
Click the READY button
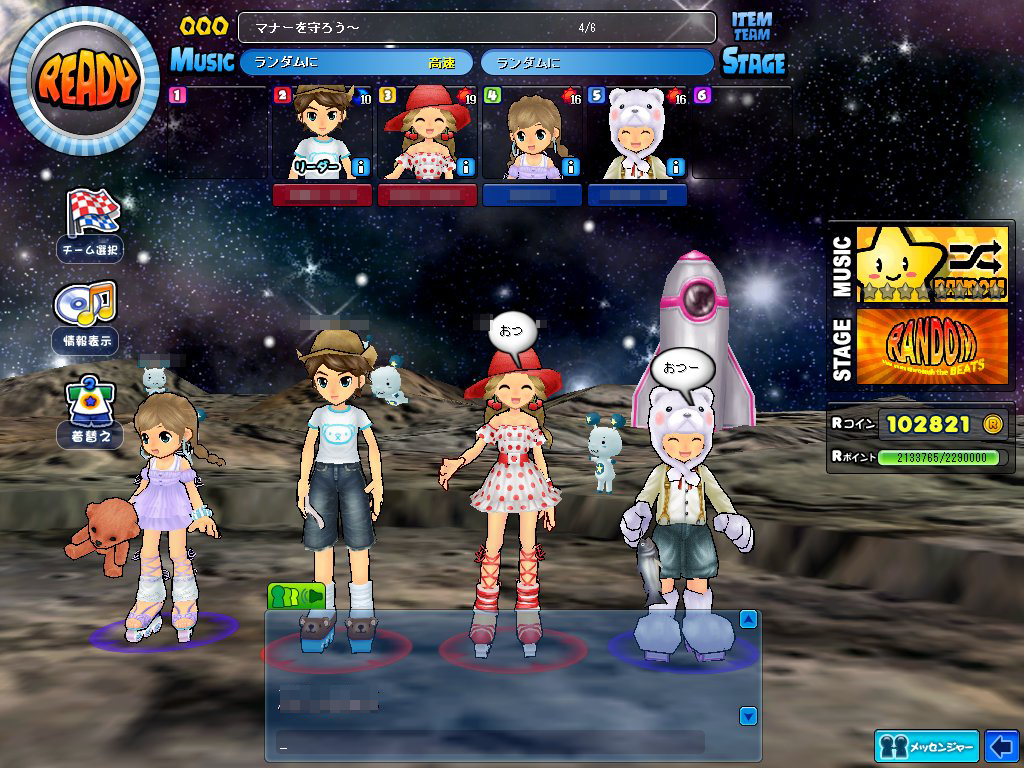pos(84,80)
